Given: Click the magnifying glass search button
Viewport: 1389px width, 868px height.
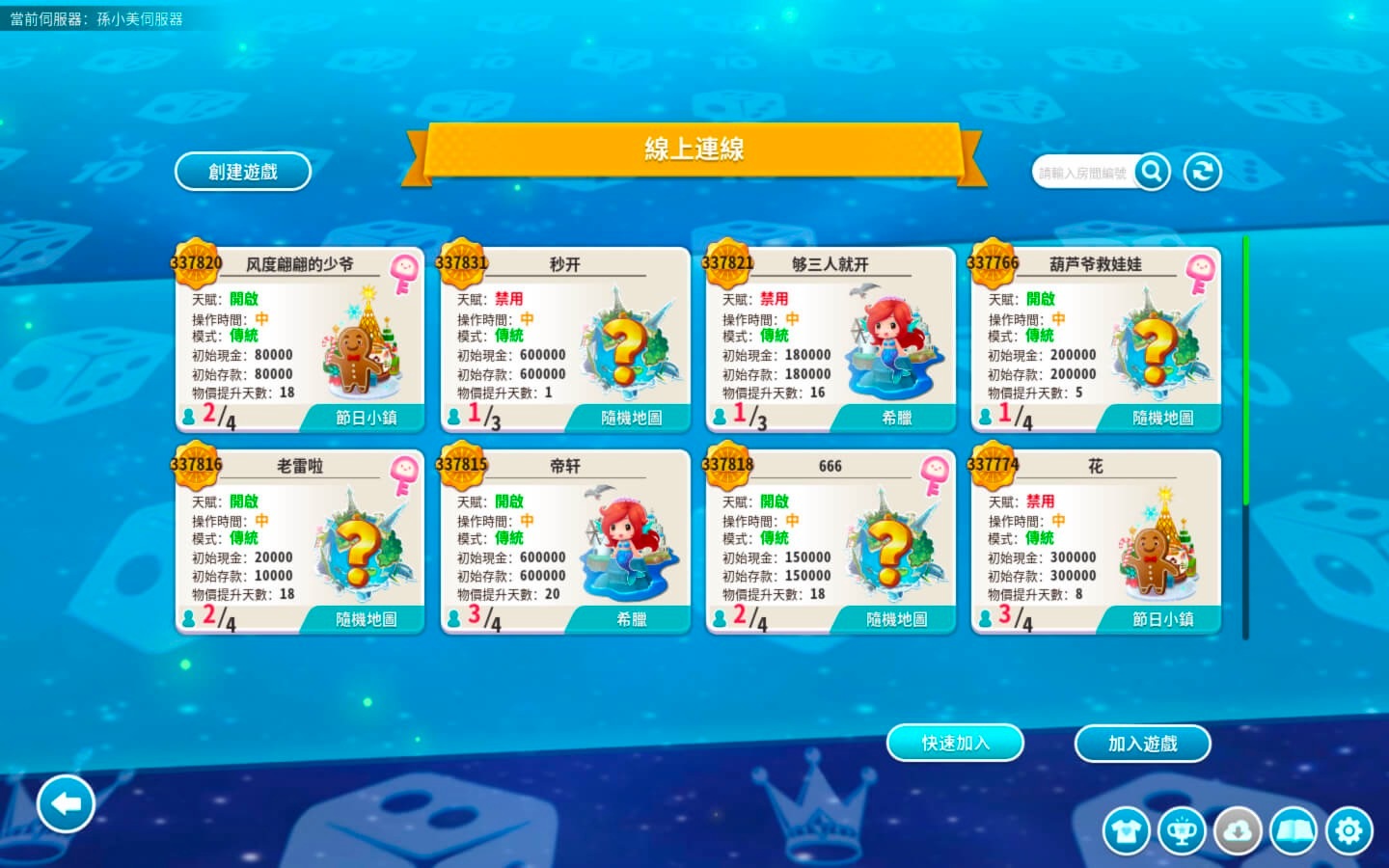Looking at the screenshot, I should pyautogui.click(x=1152, y=172).
